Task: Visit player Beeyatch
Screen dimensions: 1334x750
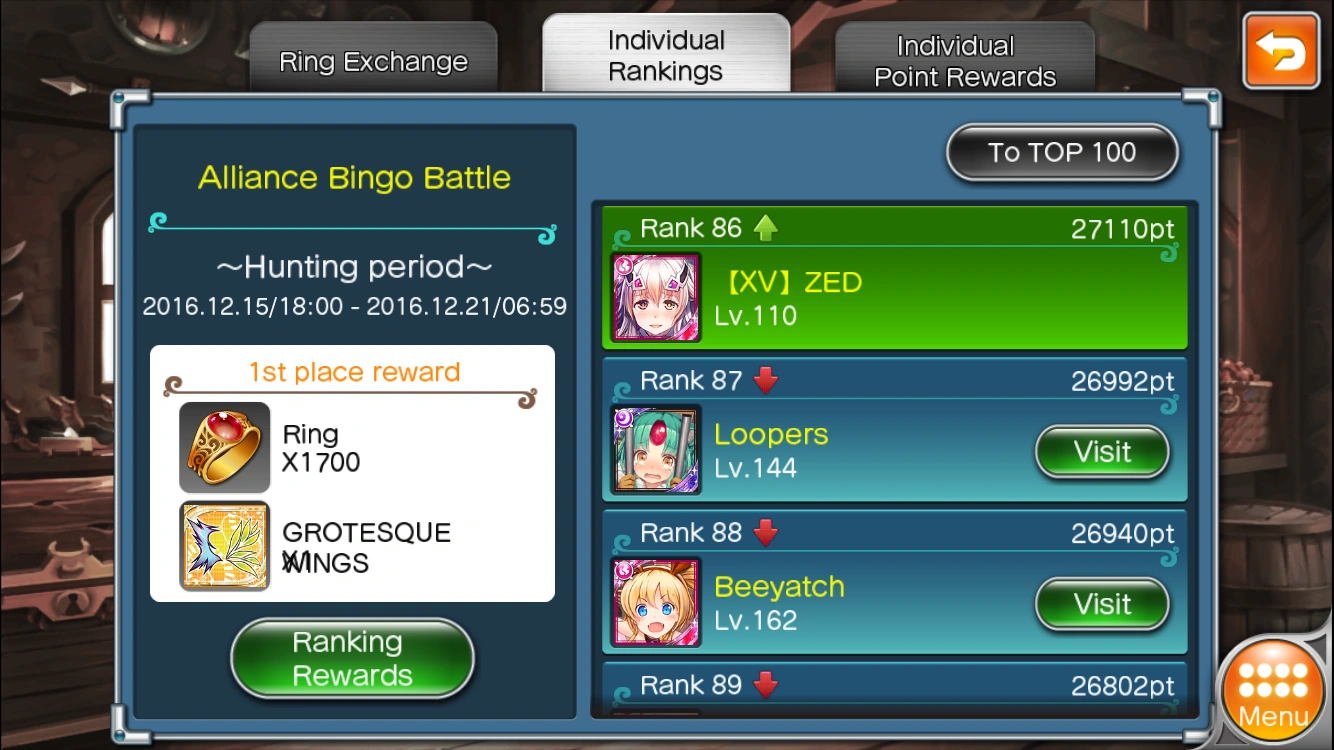Action: pos(1102,604)
